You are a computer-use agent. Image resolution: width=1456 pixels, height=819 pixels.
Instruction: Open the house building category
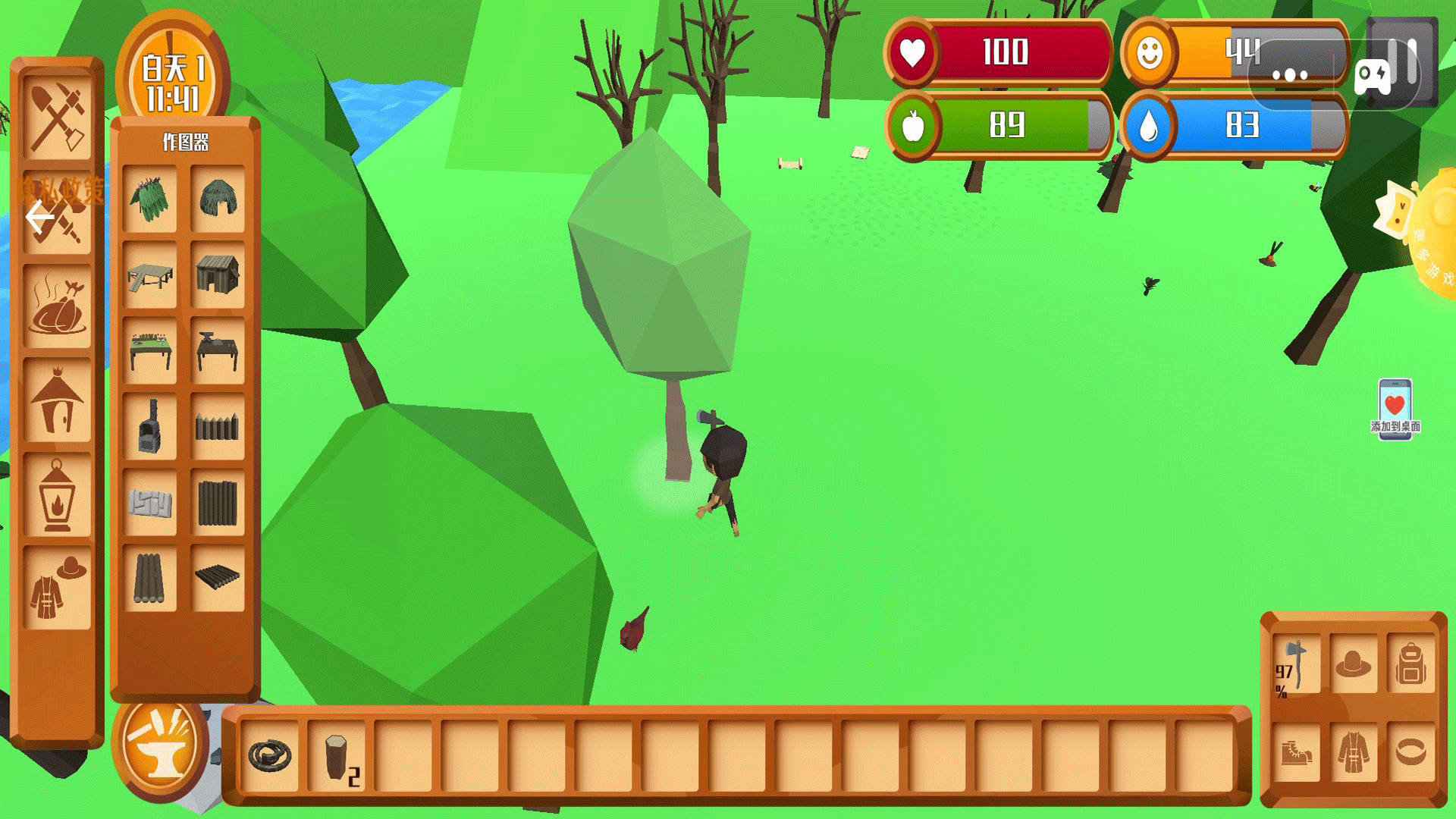tap(57, 400)
